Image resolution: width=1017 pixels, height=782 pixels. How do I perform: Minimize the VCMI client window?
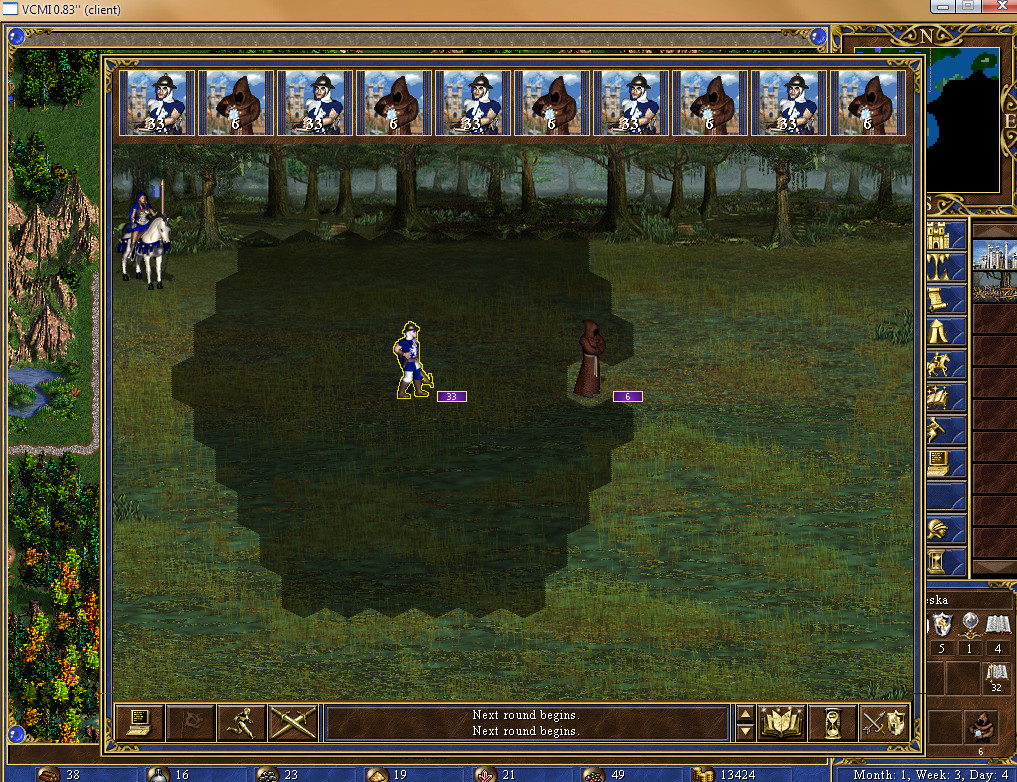tap(940, 6)
